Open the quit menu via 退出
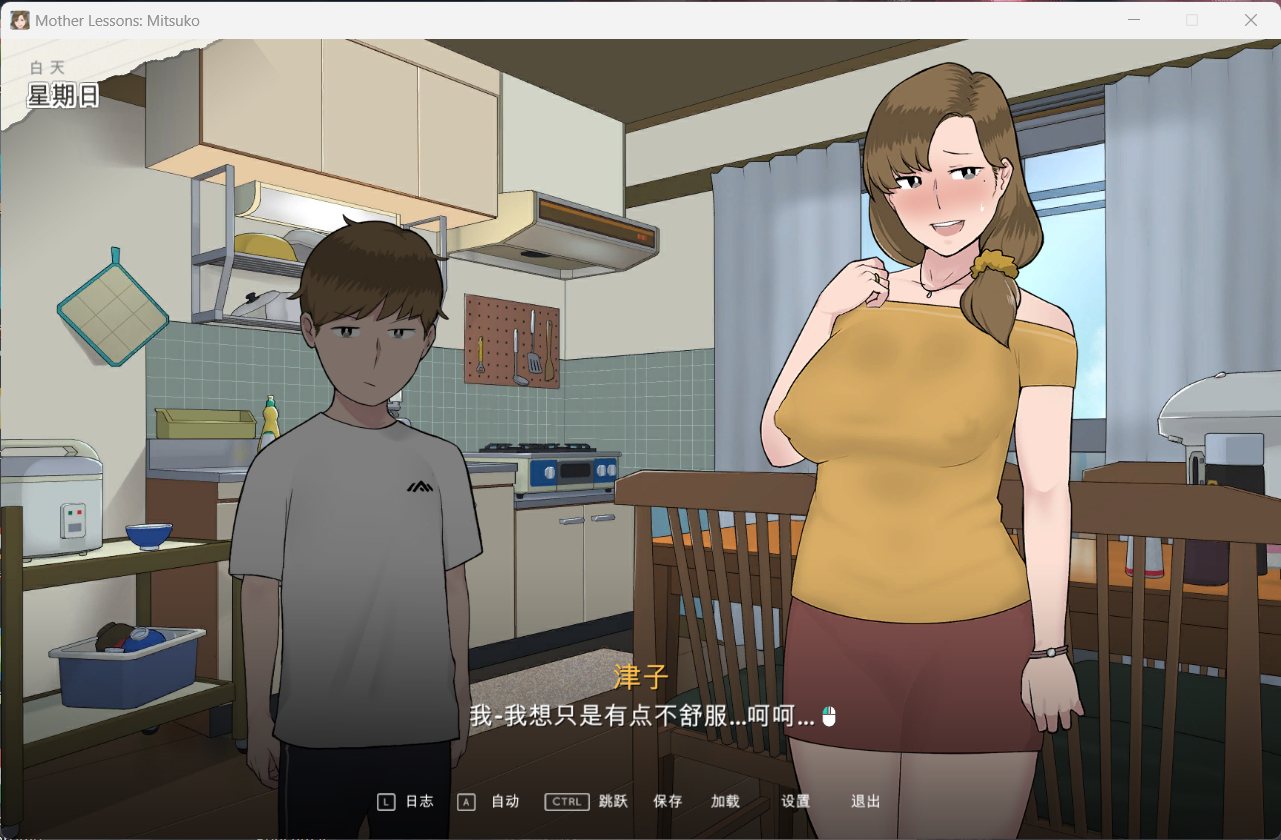Screen dimensions: 1281x840 pos(863,801)
